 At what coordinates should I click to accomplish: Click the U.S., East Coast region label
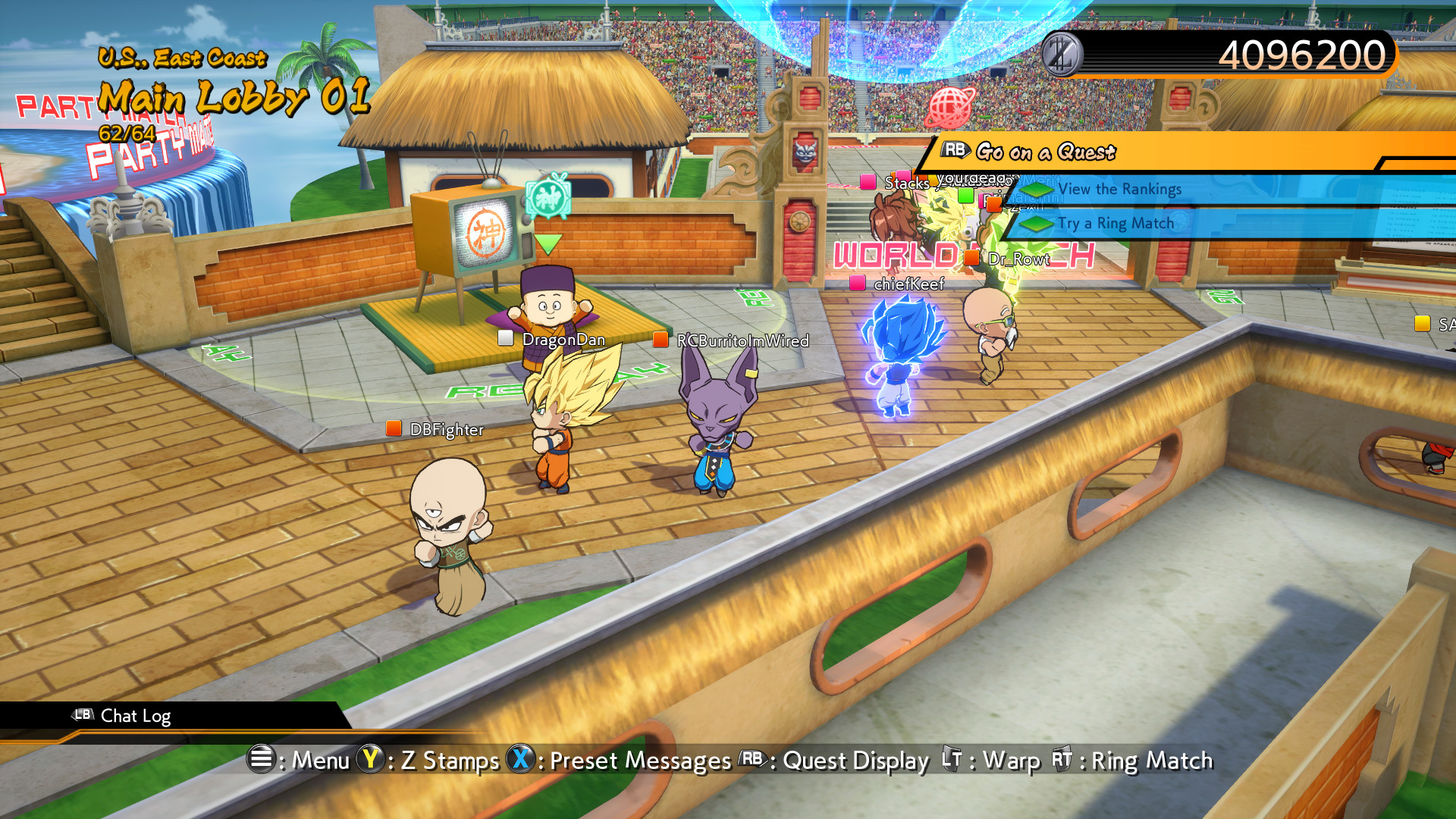(182, 58)
